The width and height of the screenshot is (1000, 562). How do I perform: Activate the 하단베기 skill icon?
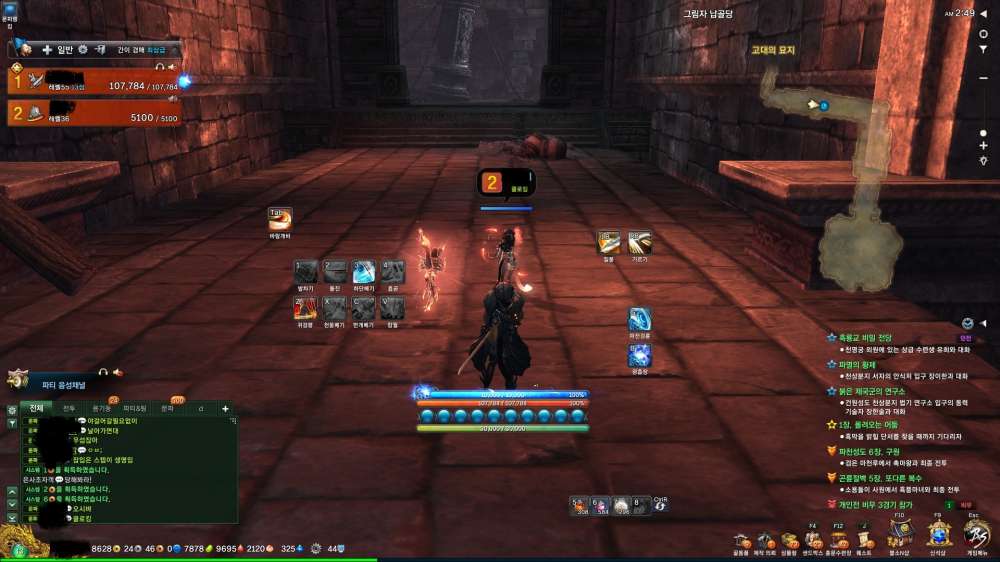363,272
